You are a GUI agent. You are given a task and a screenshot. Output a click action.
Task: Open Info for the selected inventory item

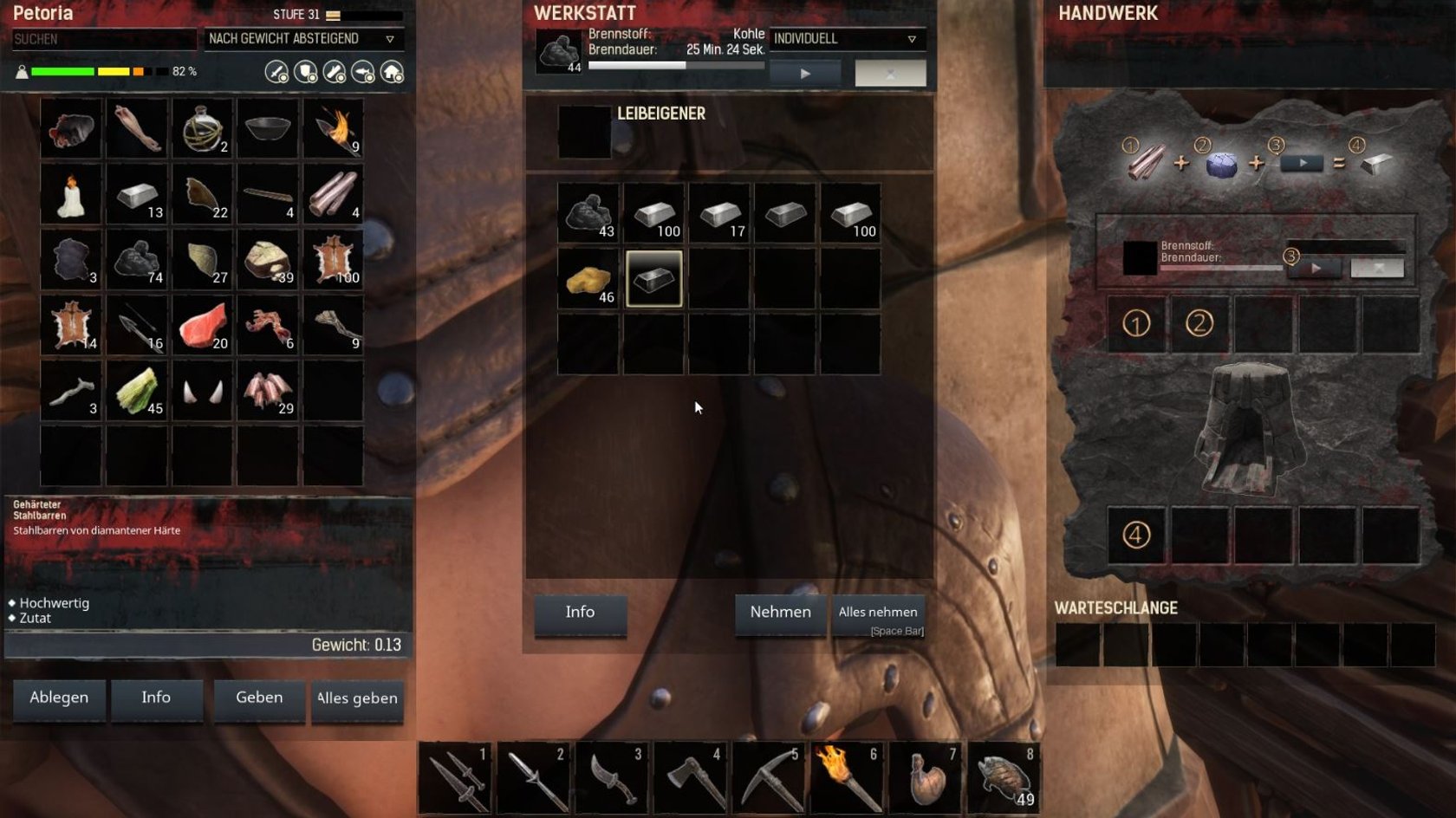tap(156, 698)
